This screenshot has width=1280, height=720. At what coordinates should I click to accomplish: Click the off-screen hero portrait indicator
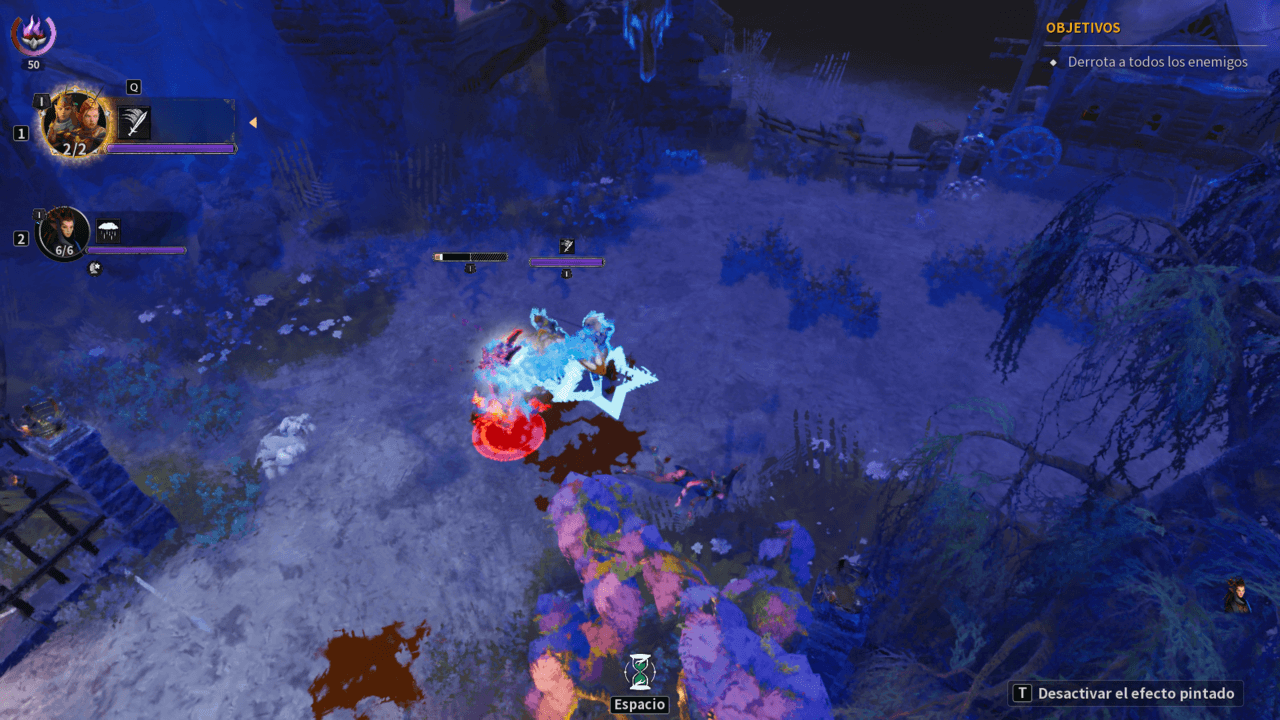click(1239, 596)
